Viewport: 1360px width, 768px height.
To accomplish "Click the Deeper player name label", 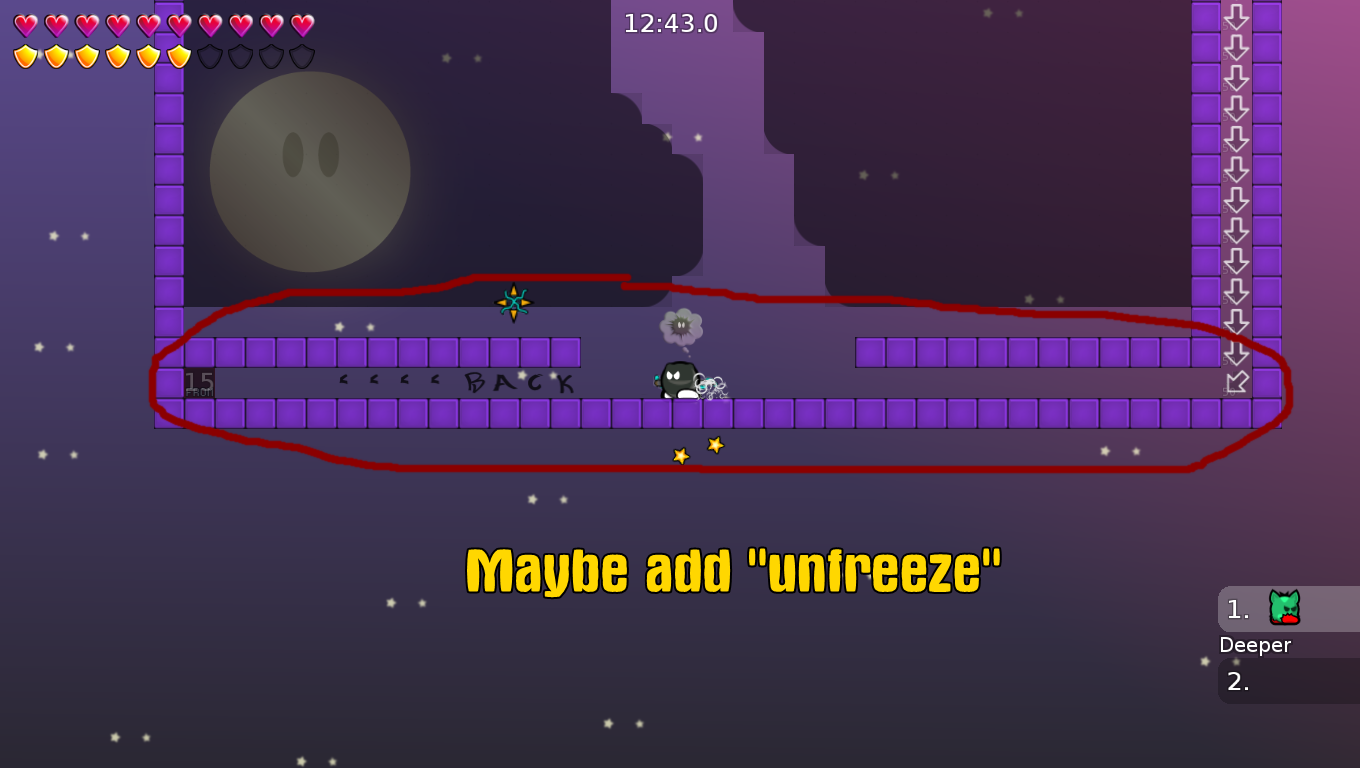I will click(x=1254, y=645).
